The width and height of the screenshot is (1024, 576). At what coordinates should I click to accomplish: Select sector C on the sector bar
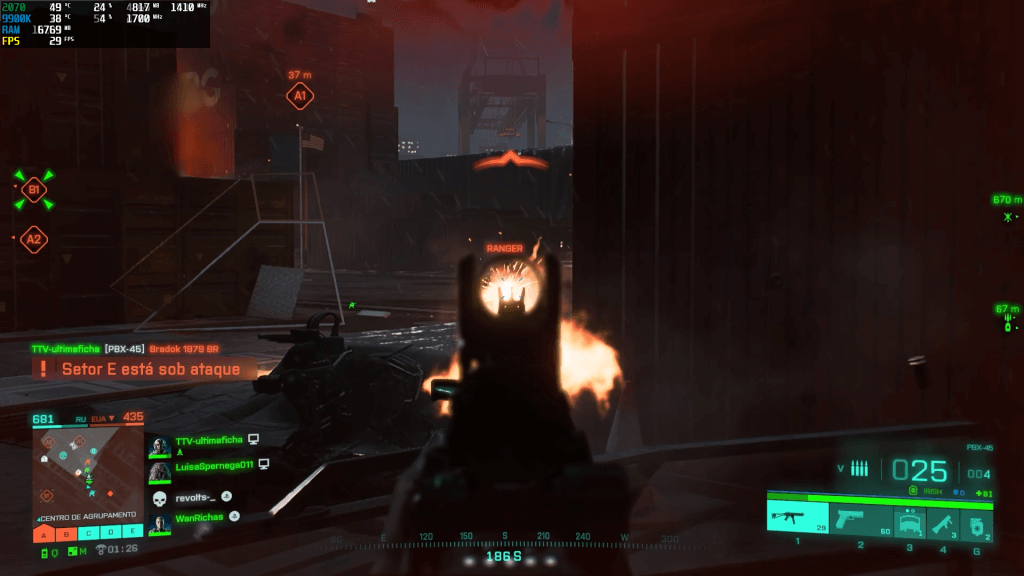pos(88,533)
